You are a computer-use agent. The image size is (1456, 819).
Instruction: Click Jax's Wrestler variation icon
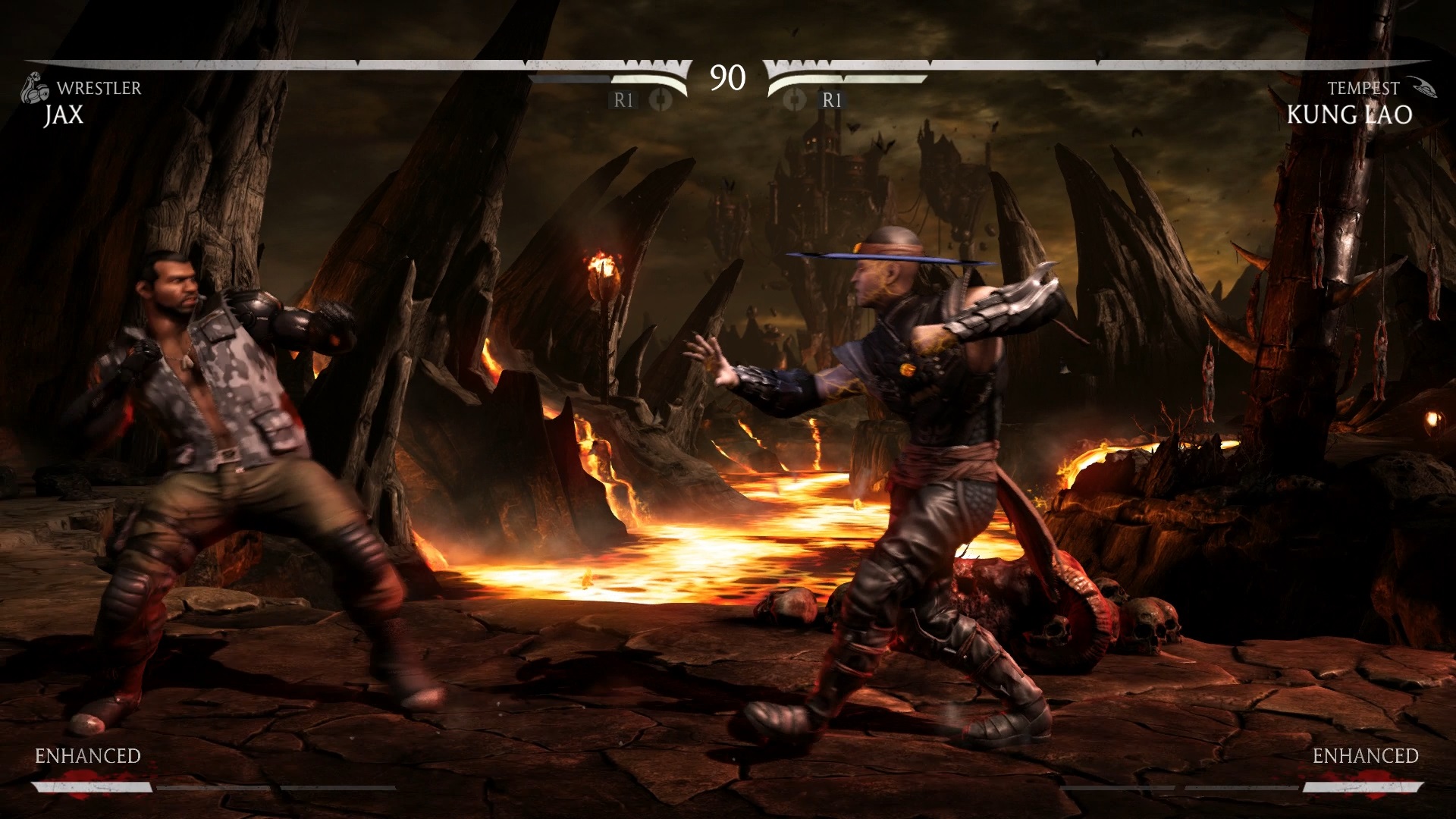pyautogui.click(x=33, y=87)
